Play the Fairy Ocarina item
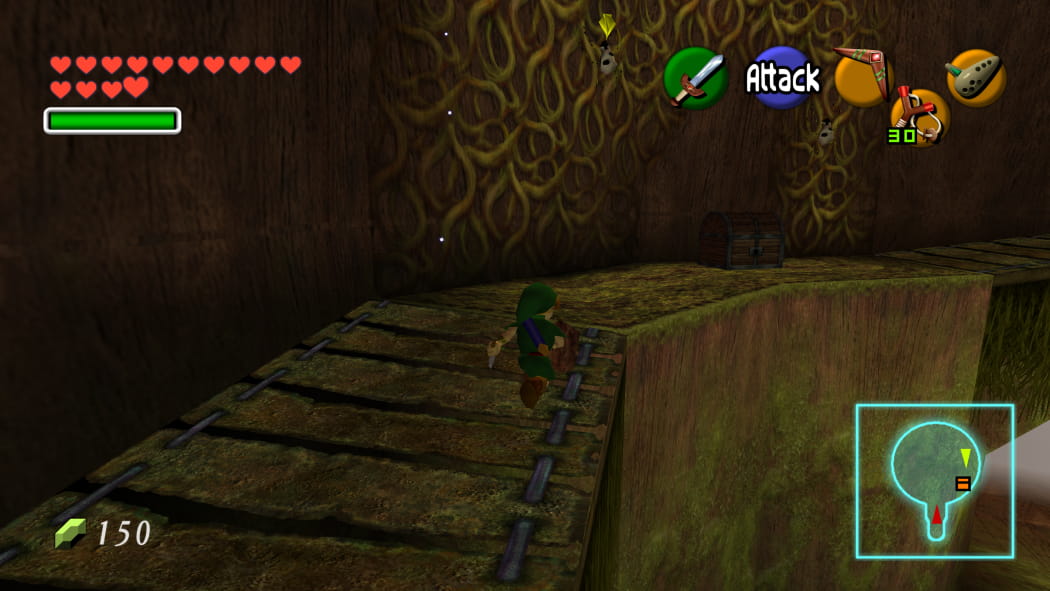Screen dimensions: 1050x591 tap(975, 77)
